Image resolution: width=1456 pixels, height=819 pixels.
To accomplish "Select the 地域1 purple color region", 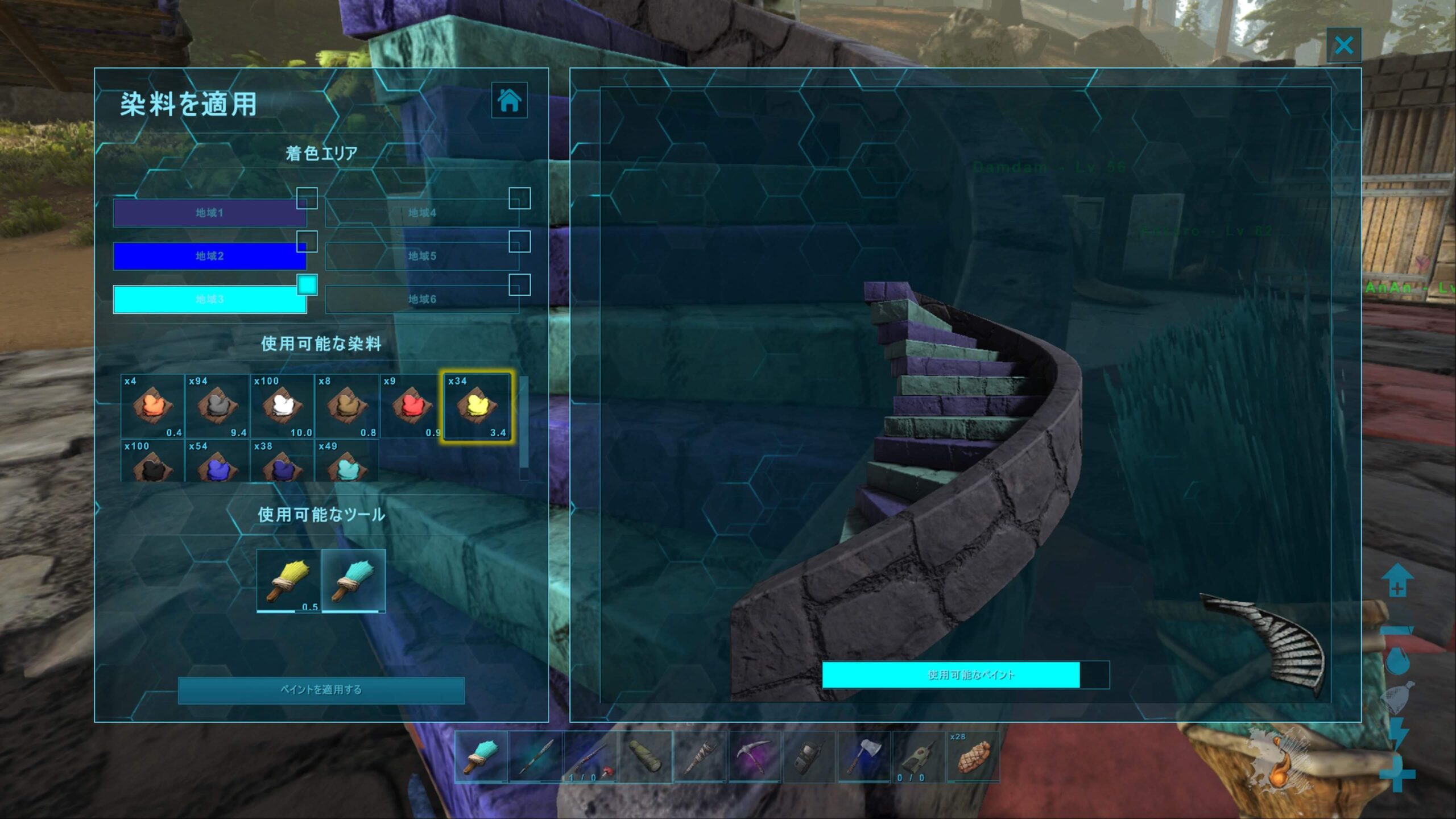I will click(209, 213).
